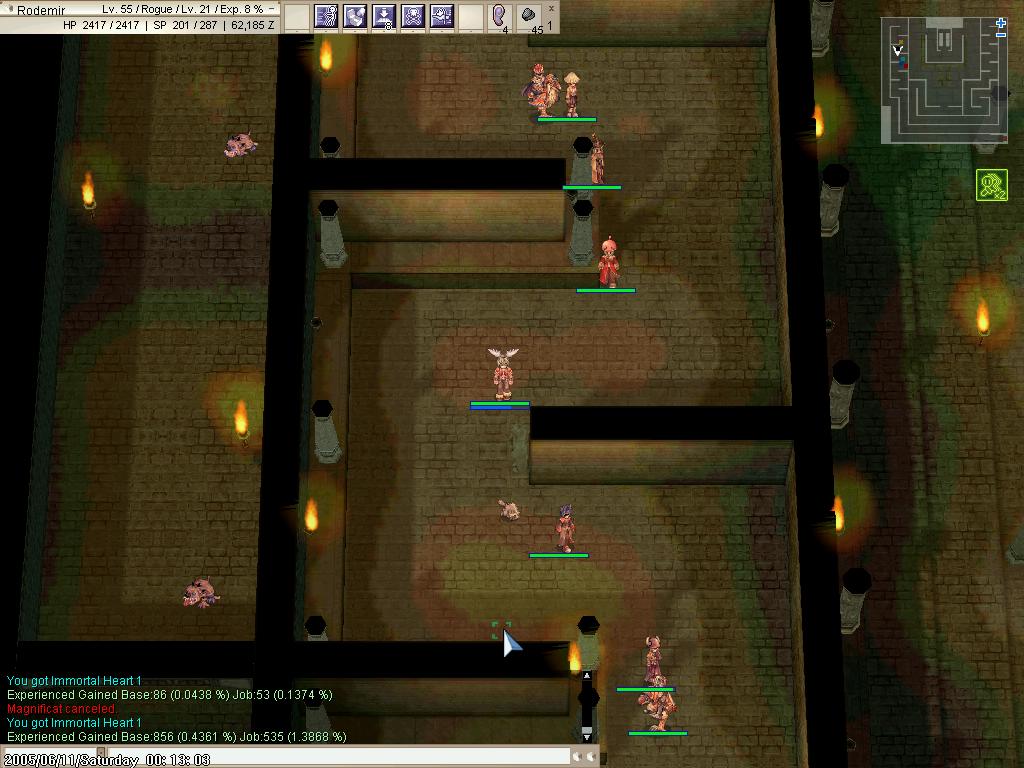Click the green x2 status buff icon

[x=991, y=185]
